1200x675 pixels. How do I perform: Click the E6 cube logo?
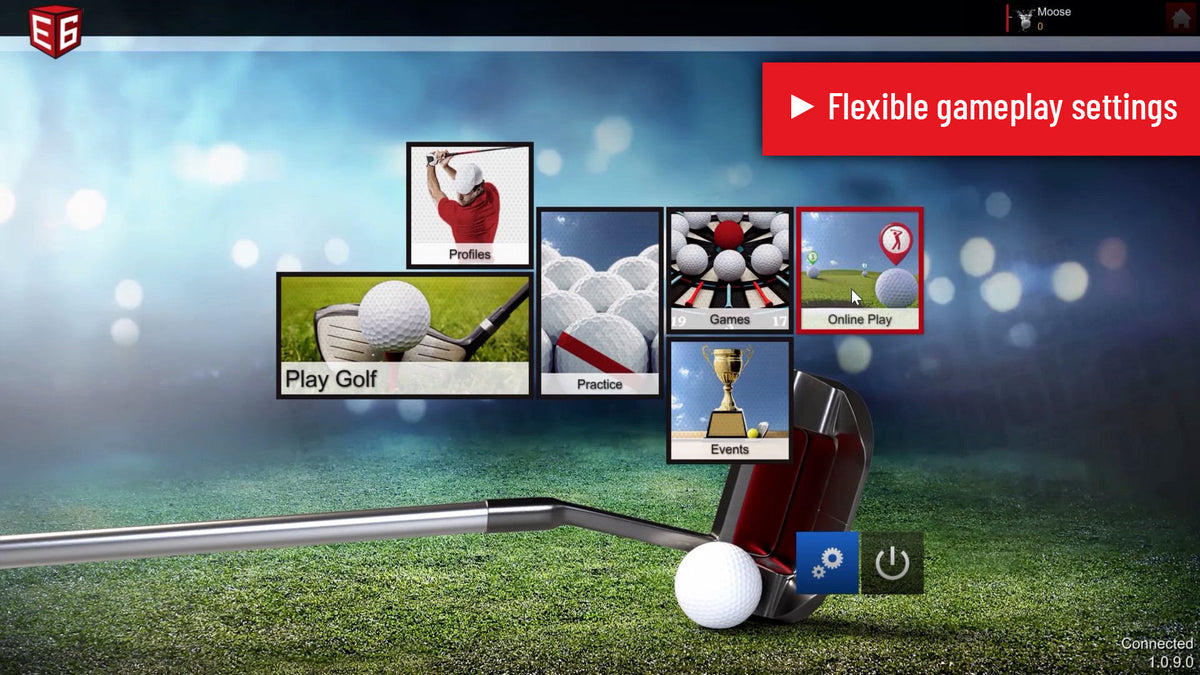tap(55, 28)
